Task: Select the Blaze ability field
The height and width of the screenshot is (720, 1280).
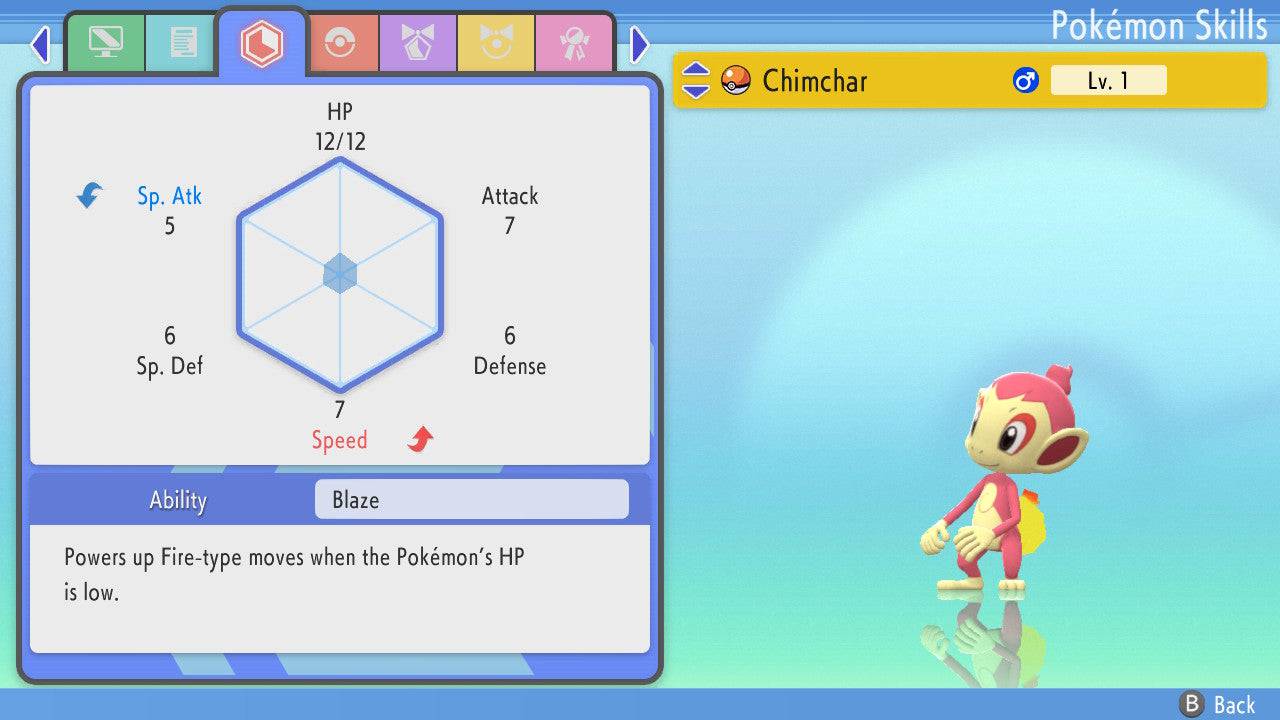Action: click(x=471, y=500)
